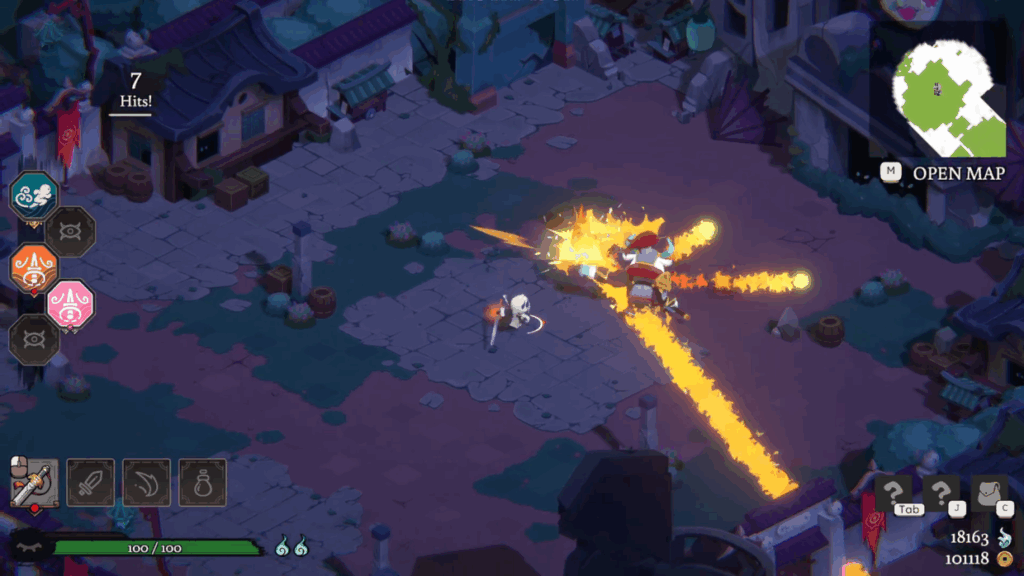Open the question mark icon labeled Tab
This screenshot has height=576, width=1024.
tap(894, 493)
